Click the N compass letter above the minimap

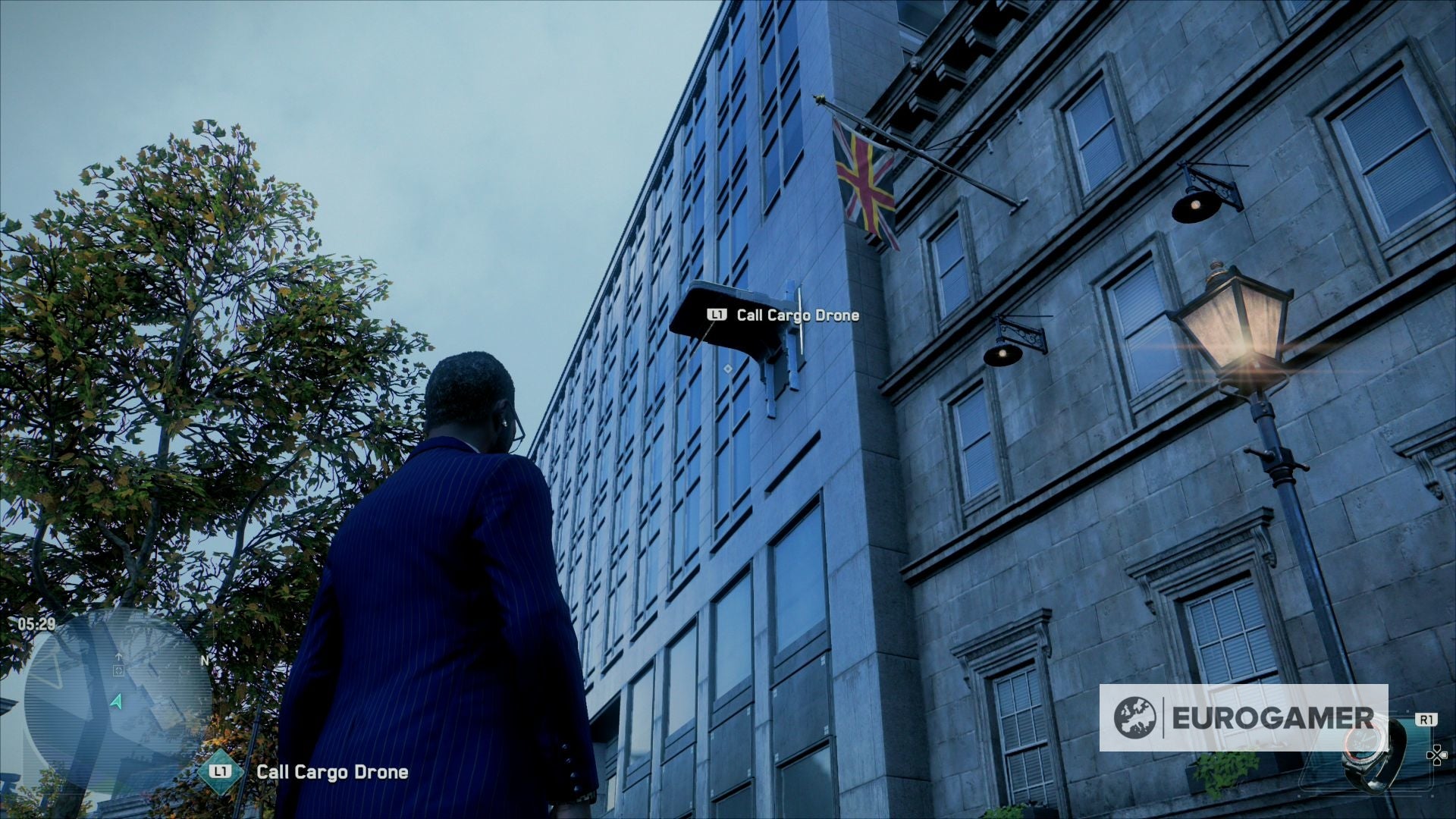(205, 660)
